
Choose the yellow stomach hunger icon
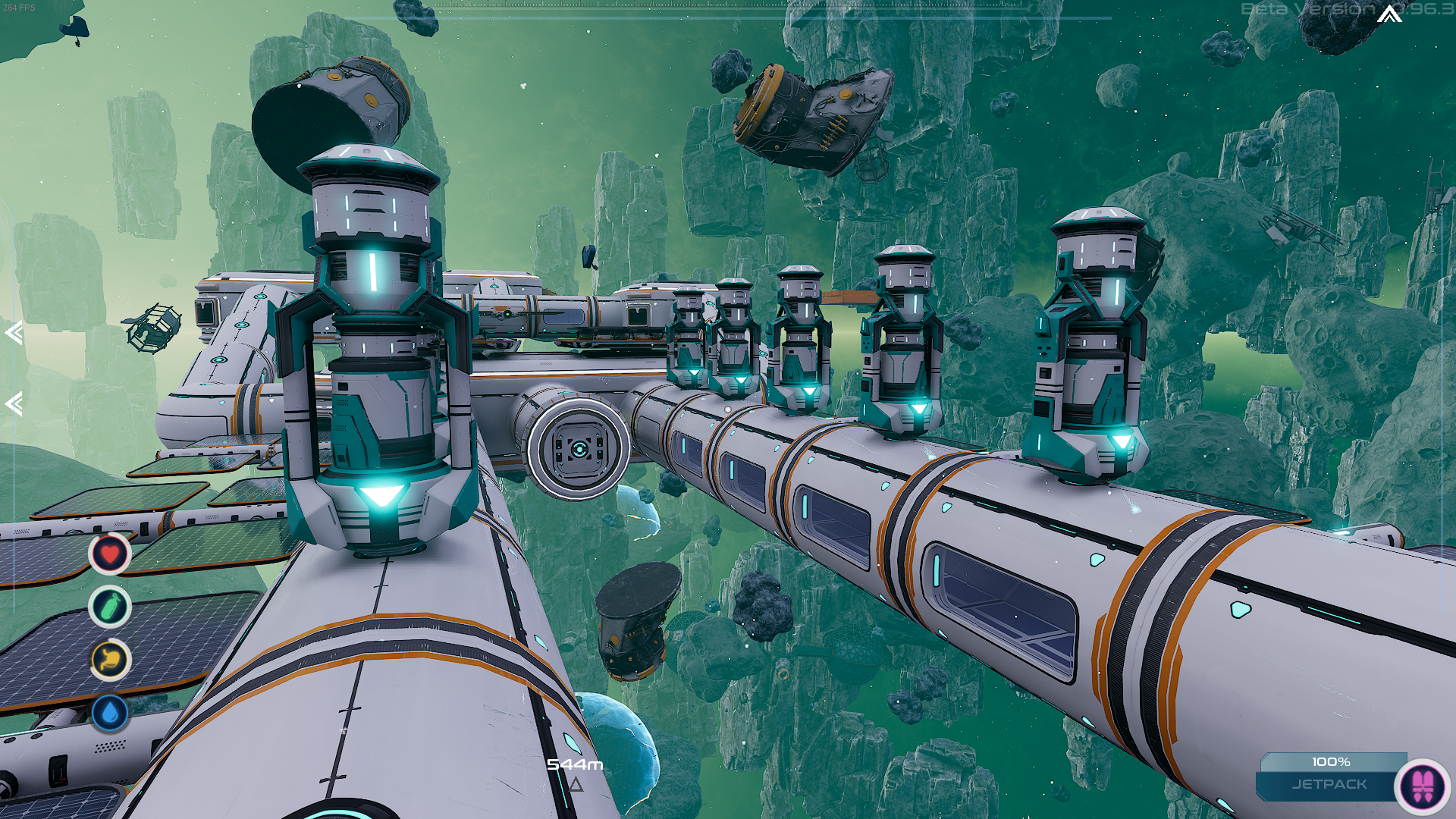click(110, 660)
